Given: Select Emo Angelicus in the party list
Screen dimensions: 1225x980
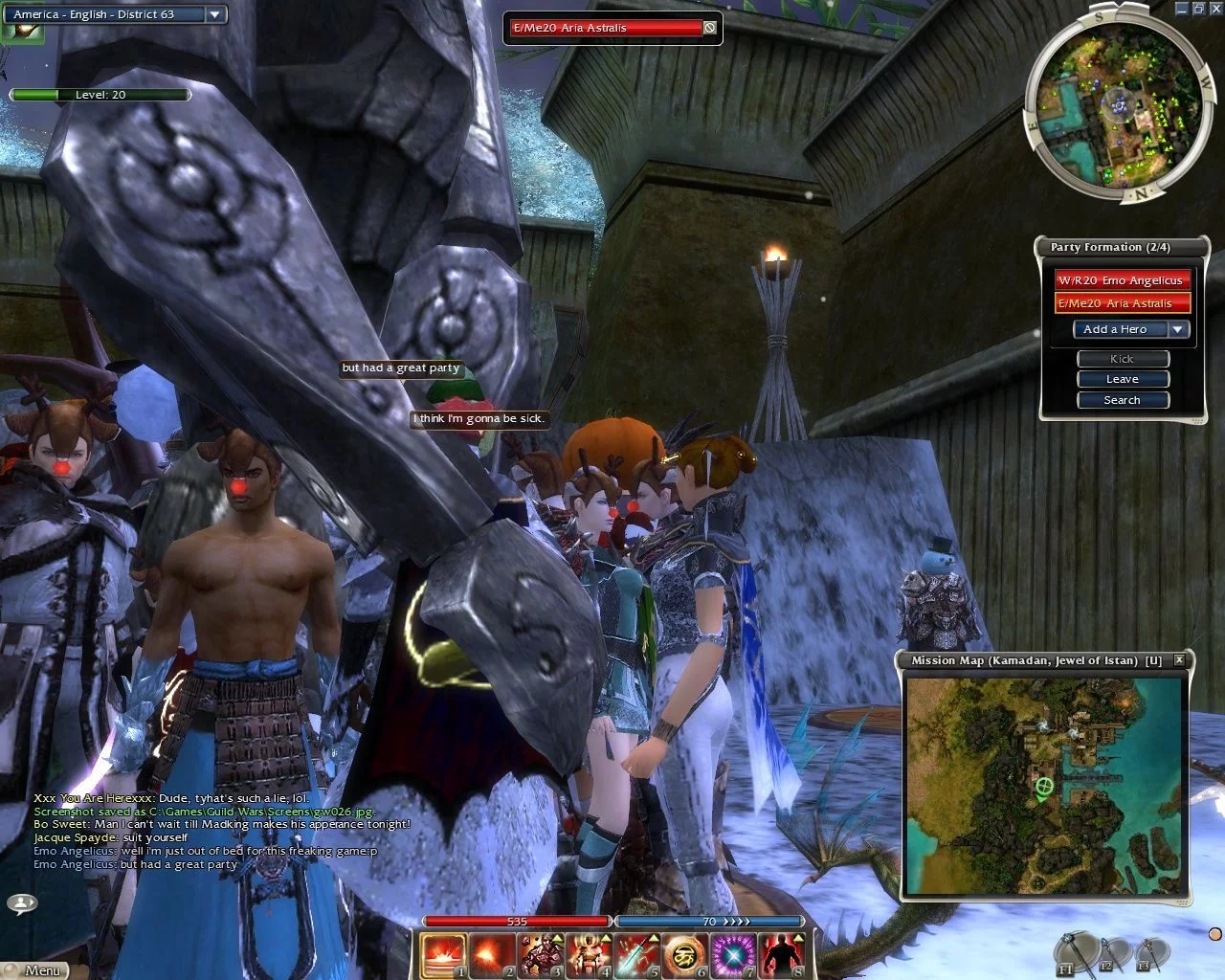Looking at the screenshot, I should click(x=1122, y=280).
